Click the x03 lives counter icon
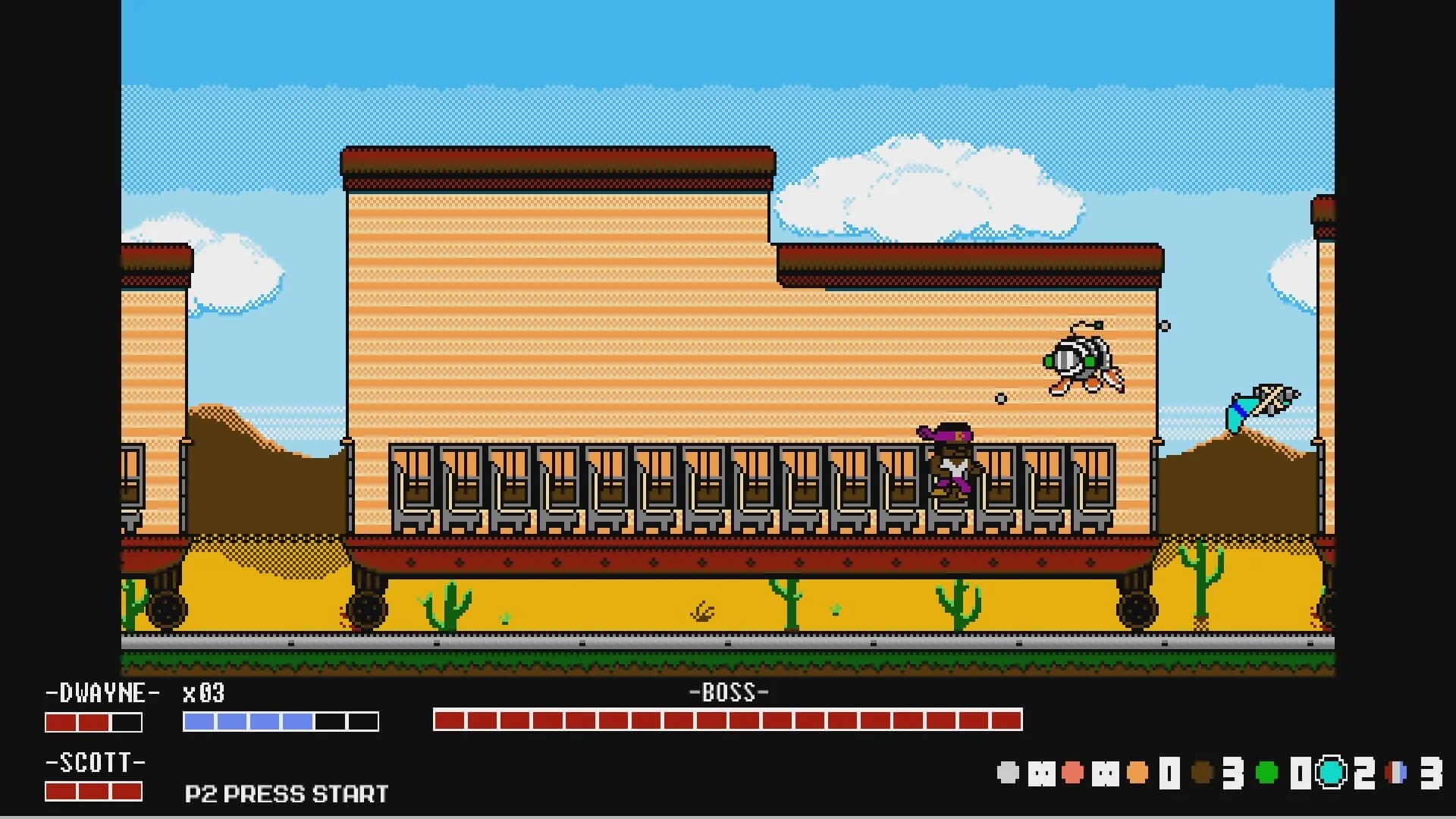The image size is (1456, 819). pyautogui.click(x=201, y=695)
